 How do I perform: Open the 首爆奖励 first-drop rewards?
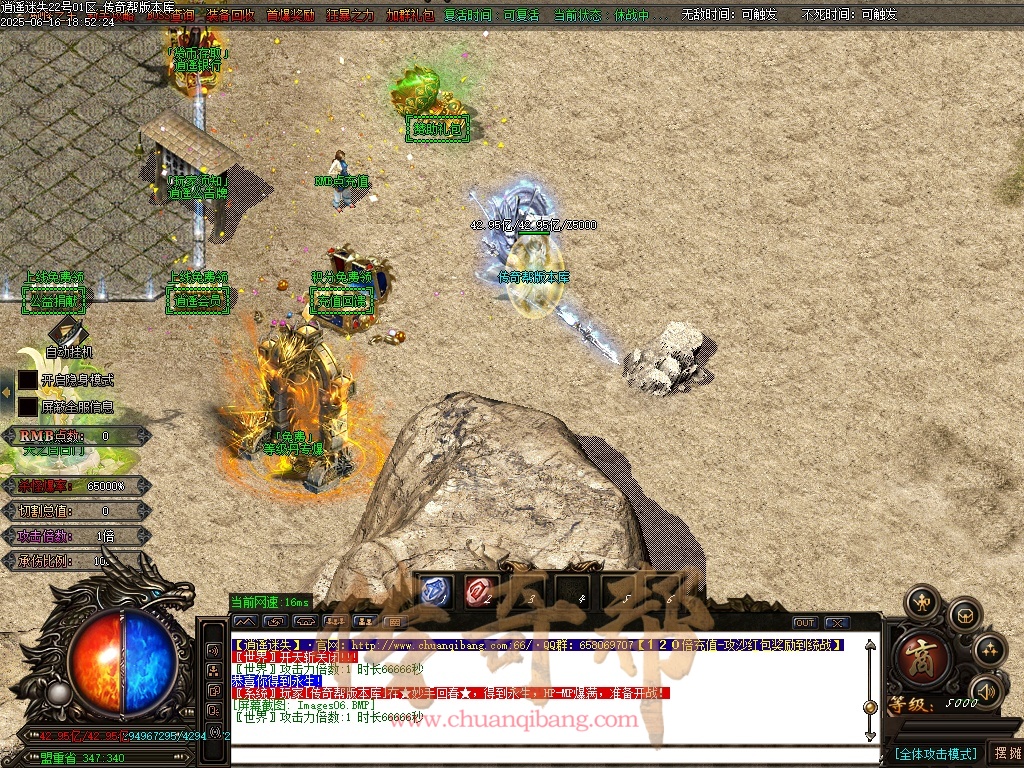click(290, 16)
